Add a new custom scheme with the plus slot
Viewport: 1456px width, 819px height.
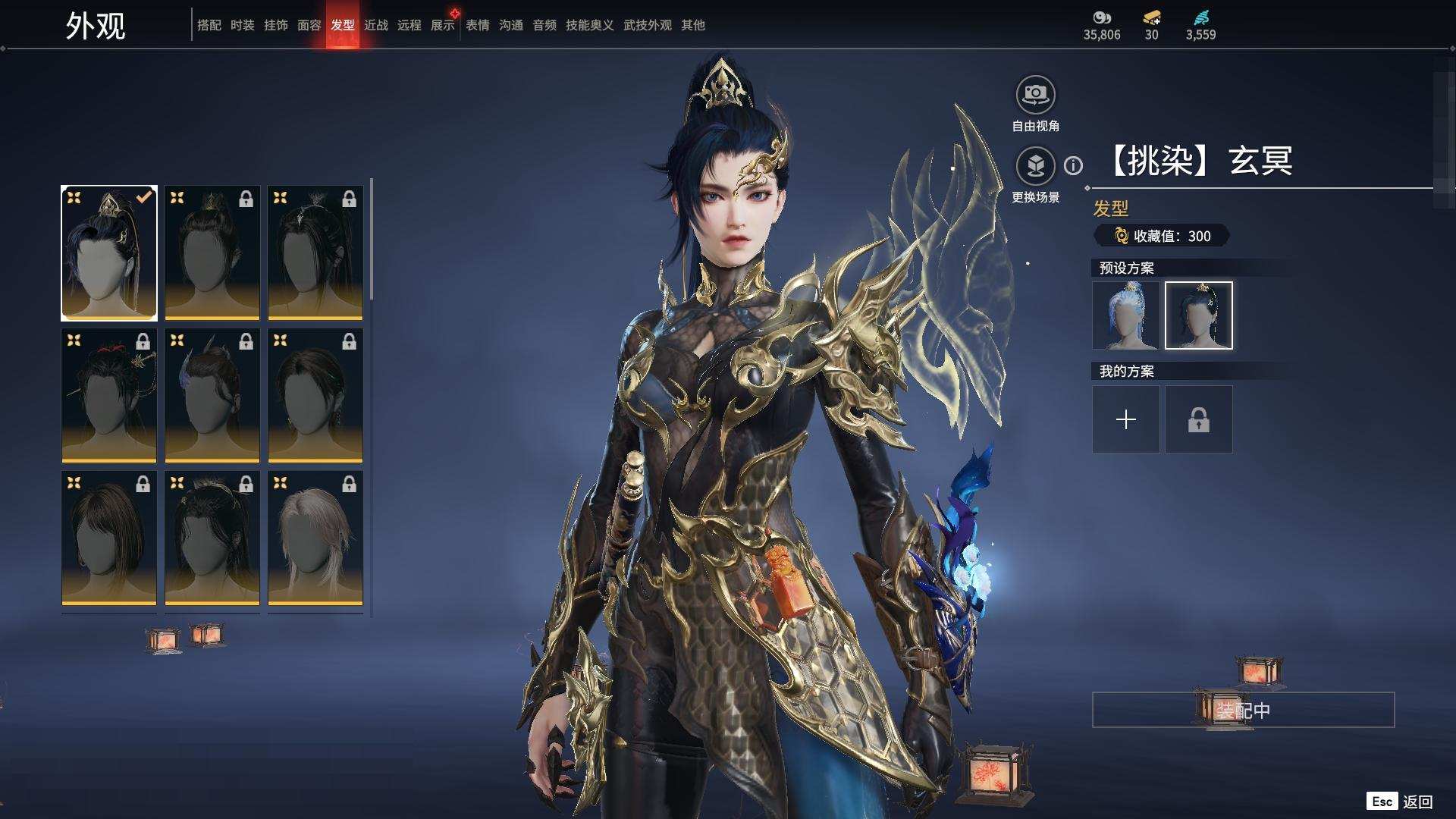[x=1125, y=419]
